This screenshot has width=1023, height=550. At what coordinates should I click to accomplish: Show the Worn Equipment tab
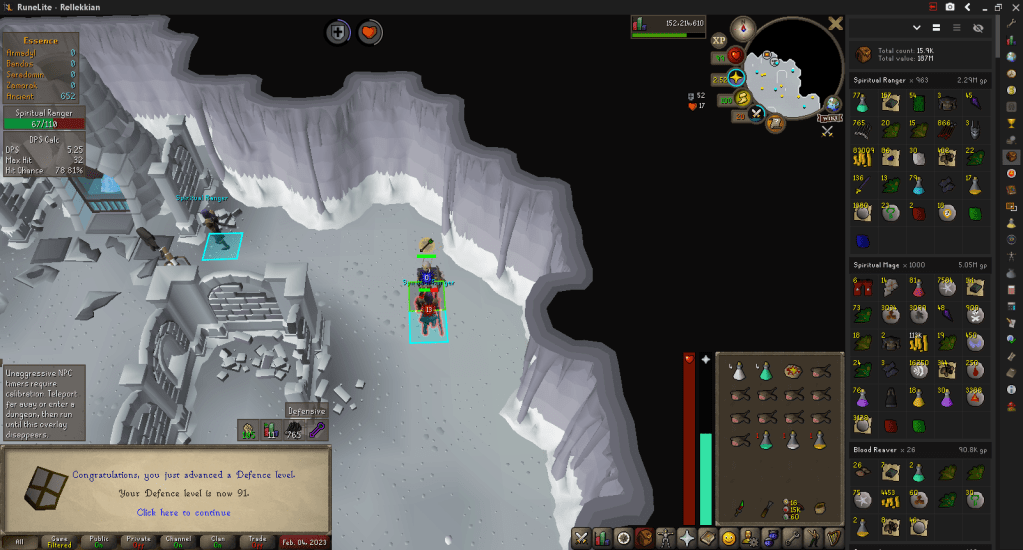(x=665, y=538)
